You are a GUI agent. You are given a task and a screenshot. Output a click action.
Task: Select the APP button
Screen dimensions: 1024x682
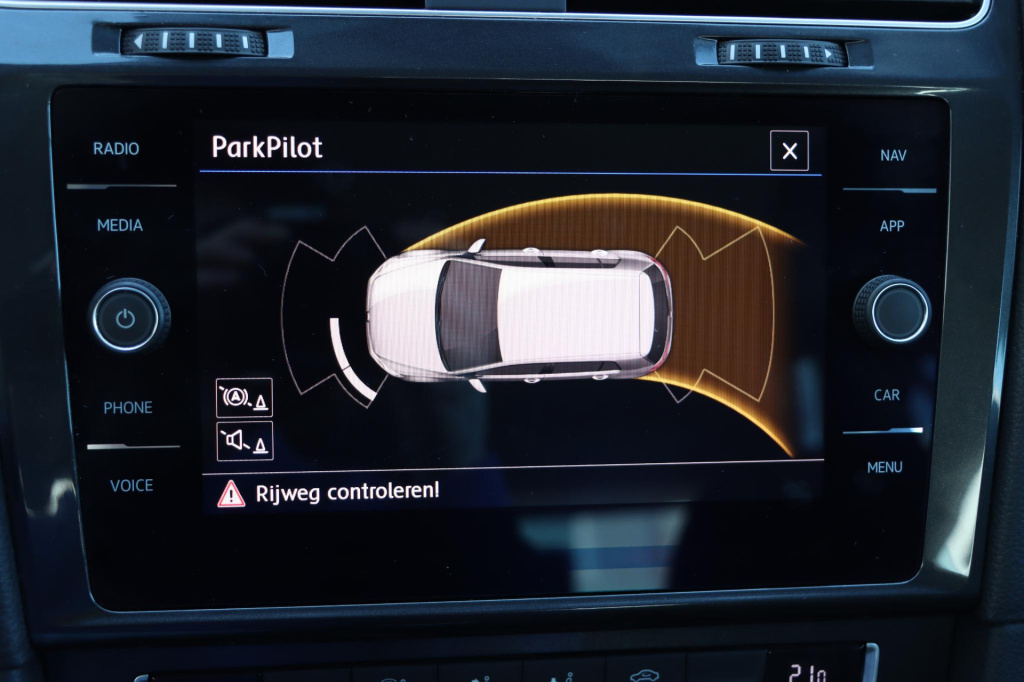(891, 226)
